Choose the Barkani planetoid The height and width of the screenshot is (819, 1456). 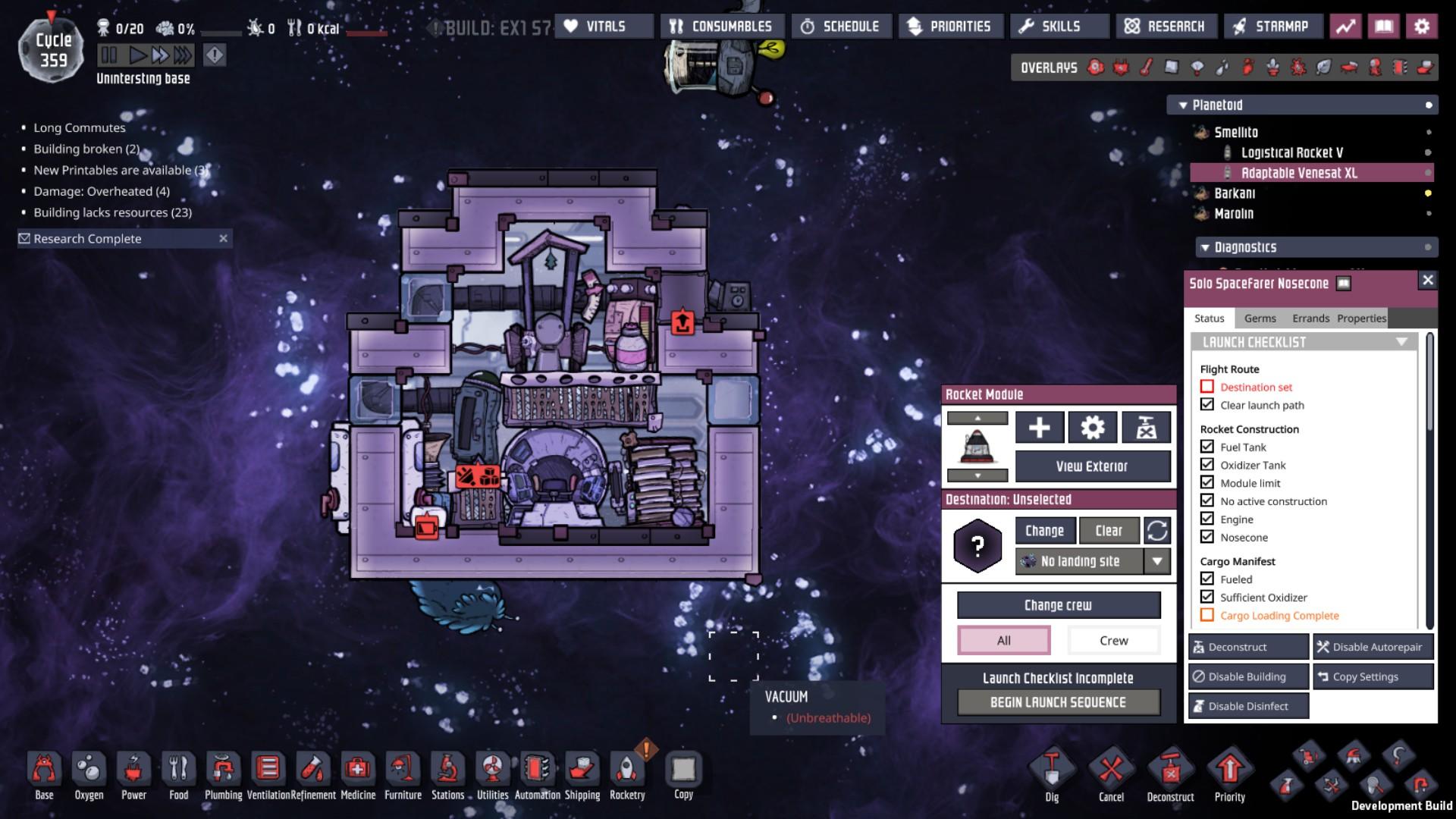(1235, 193)
